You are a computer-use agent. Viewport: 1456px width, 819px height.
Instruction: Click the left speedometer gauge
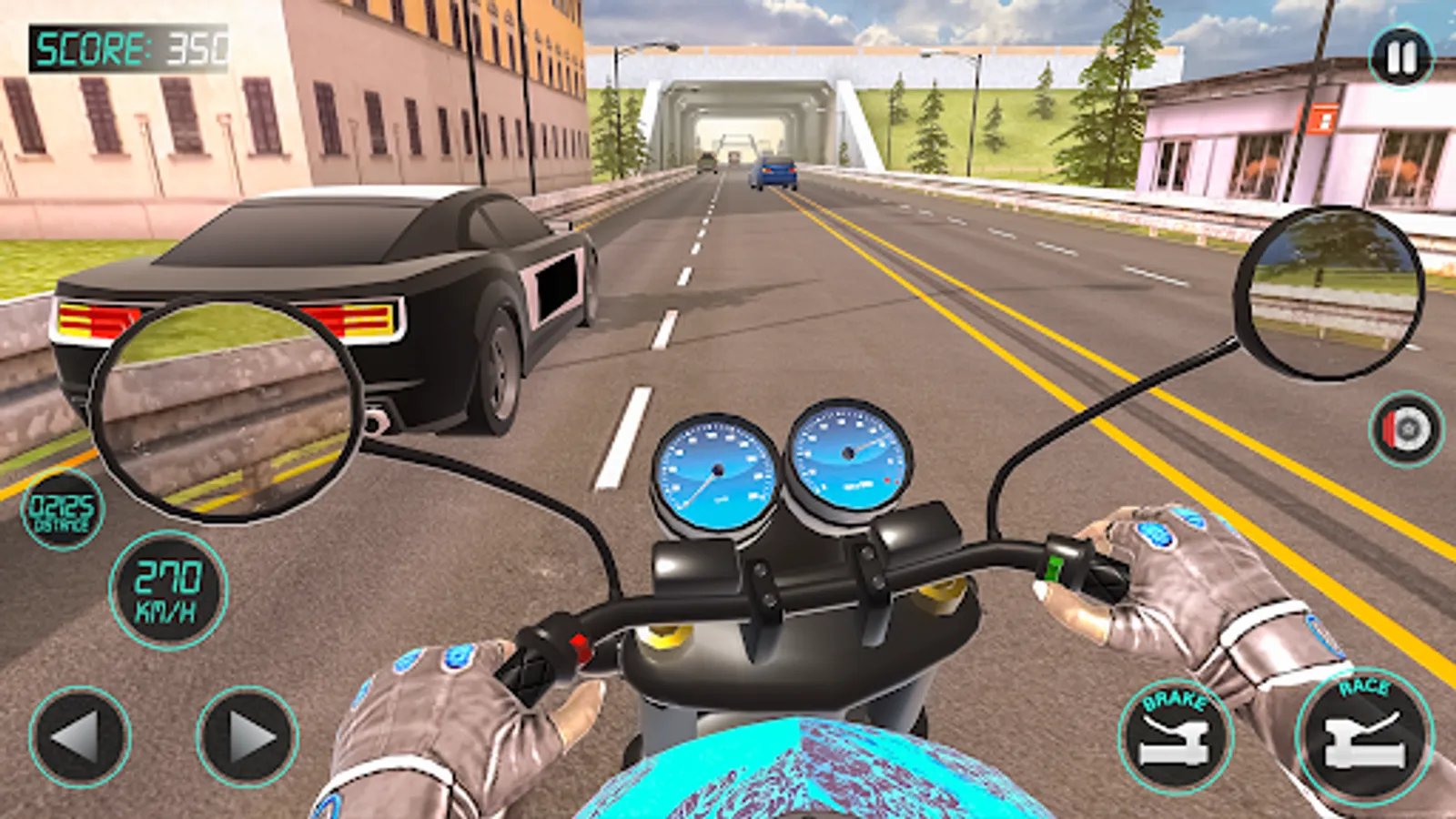click(x=717, y=470)
